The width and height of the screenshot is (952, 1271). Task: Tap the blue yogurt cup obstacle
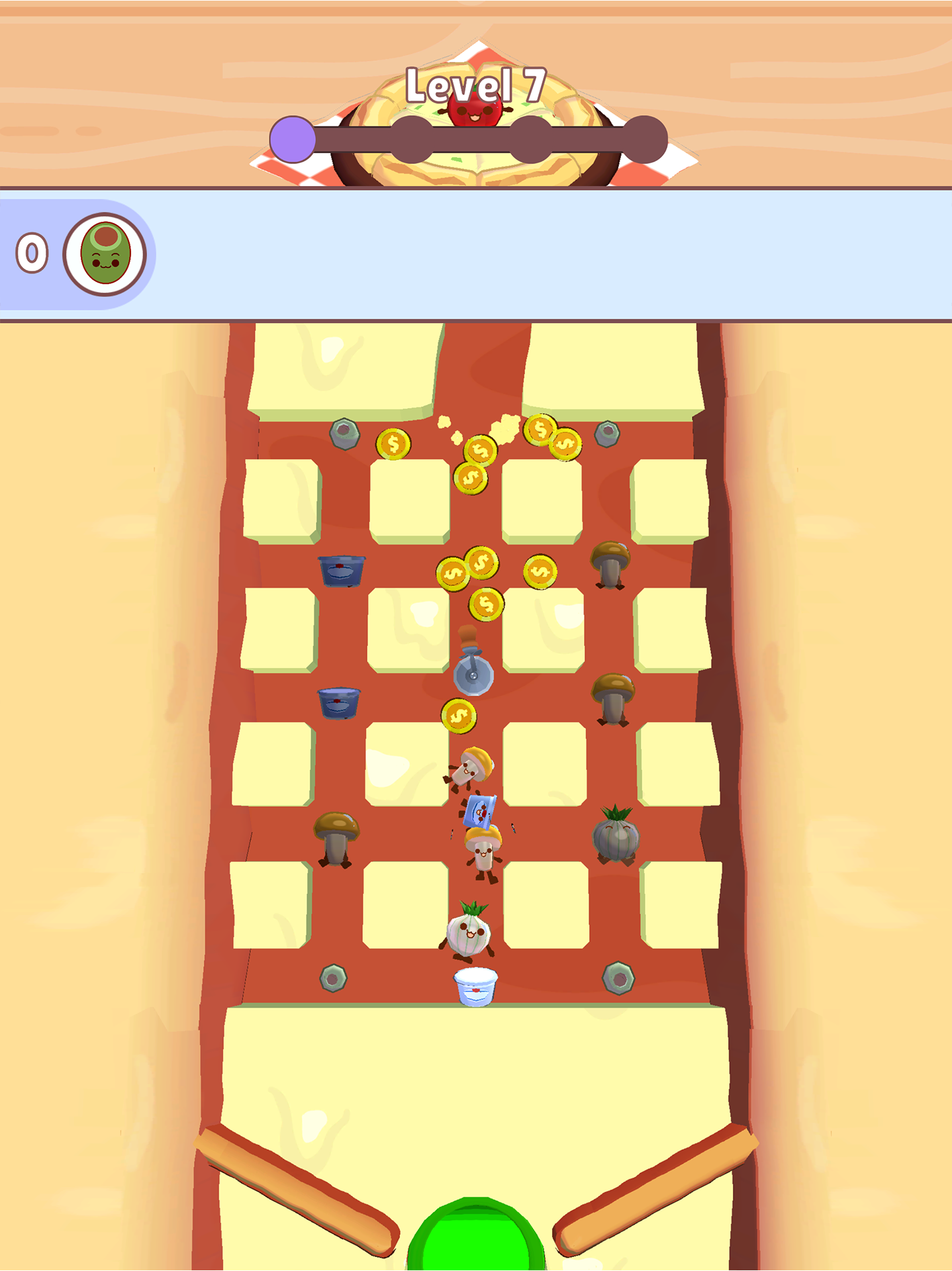point(341,571)
